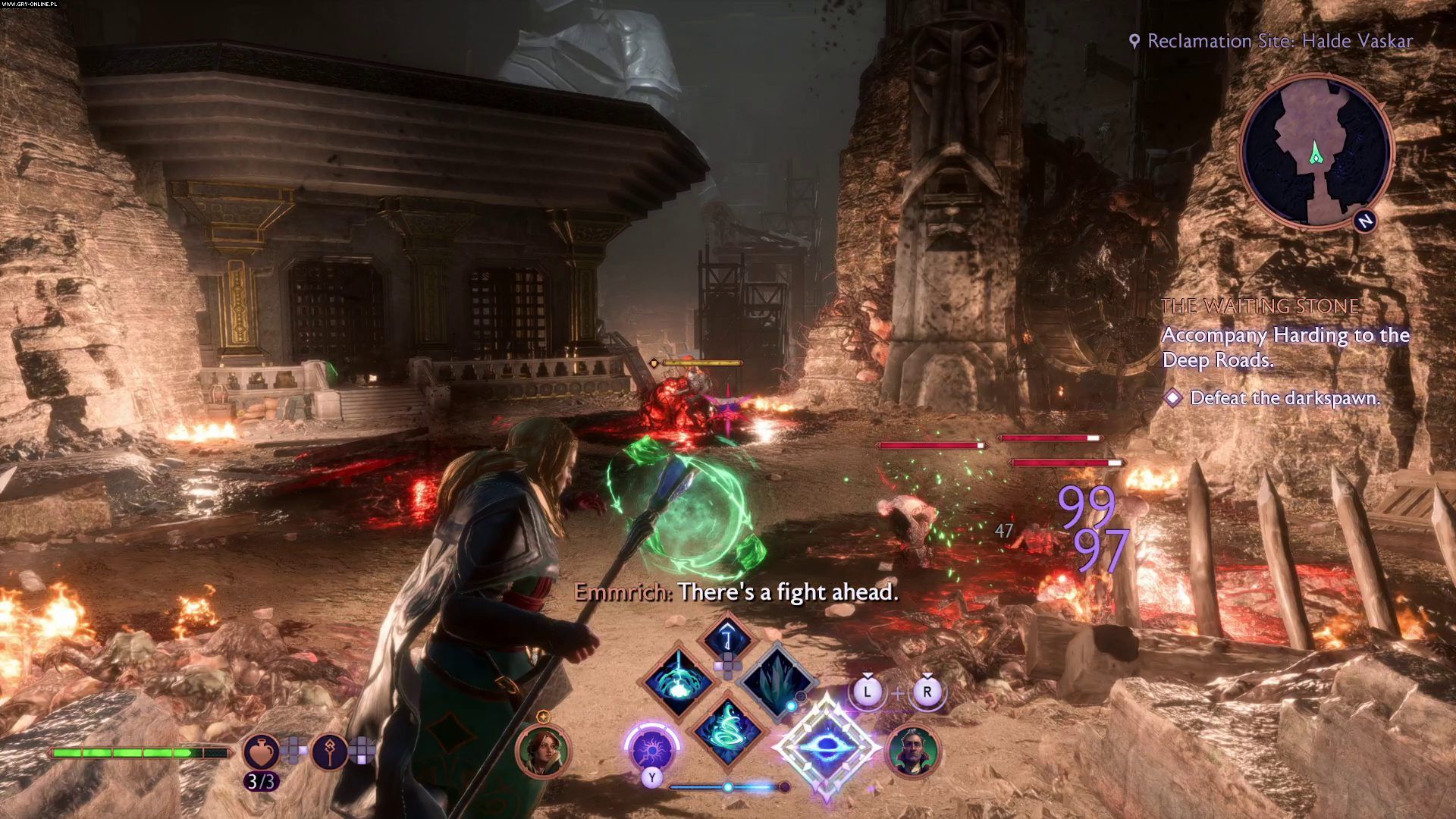The image size is (1456, 819).
Task: Click Emmrich's companion portrait
Action: point(913,752)
